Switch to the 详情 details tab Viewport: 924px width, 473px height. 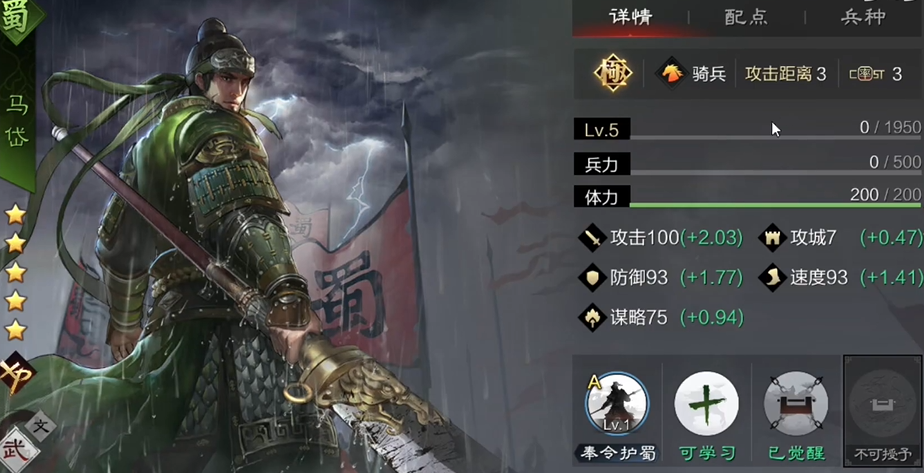[x=630, y=17]
